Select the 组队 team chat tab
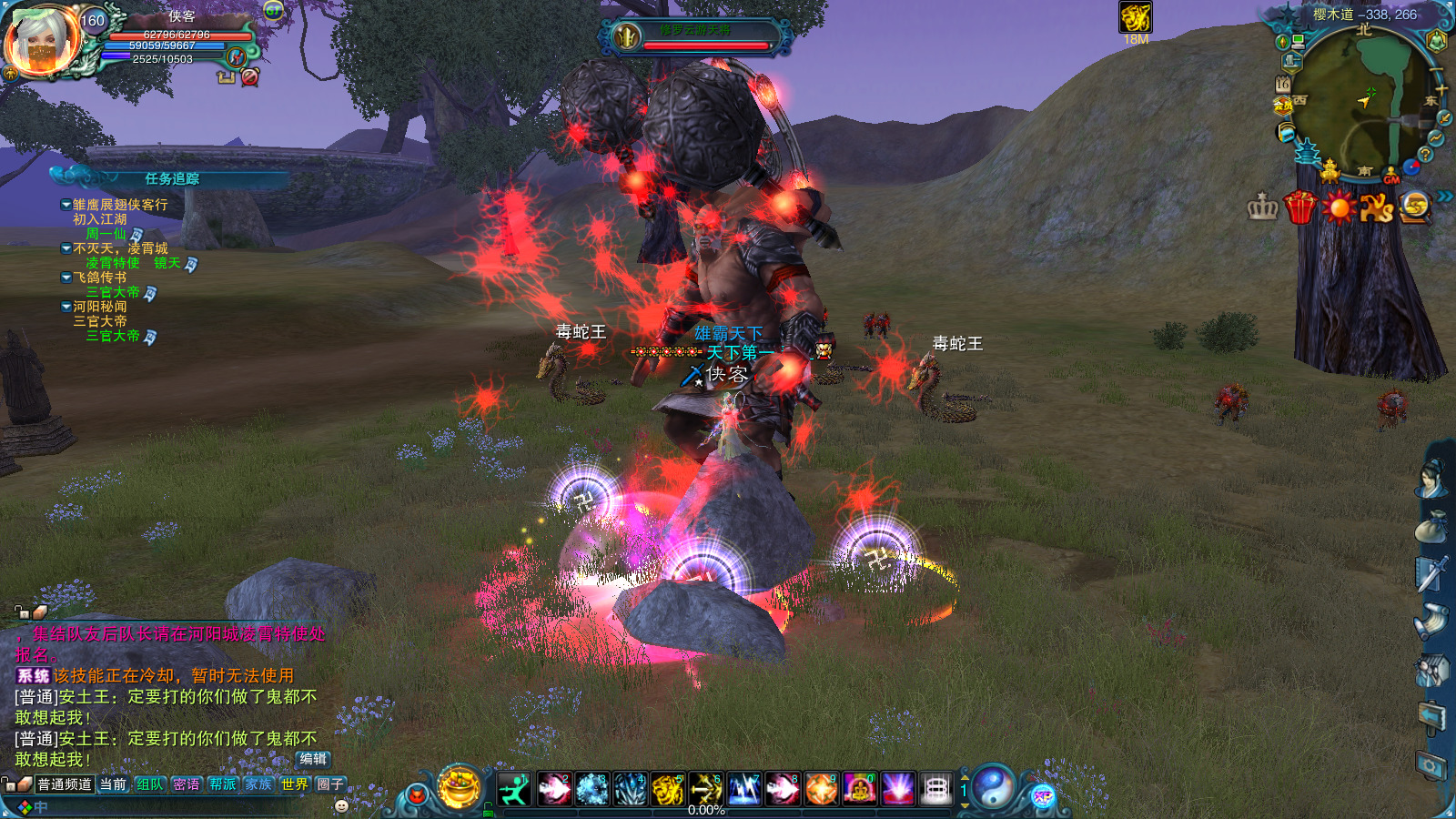The height and width of the screenshot is (819, 1456). point(149,784)
